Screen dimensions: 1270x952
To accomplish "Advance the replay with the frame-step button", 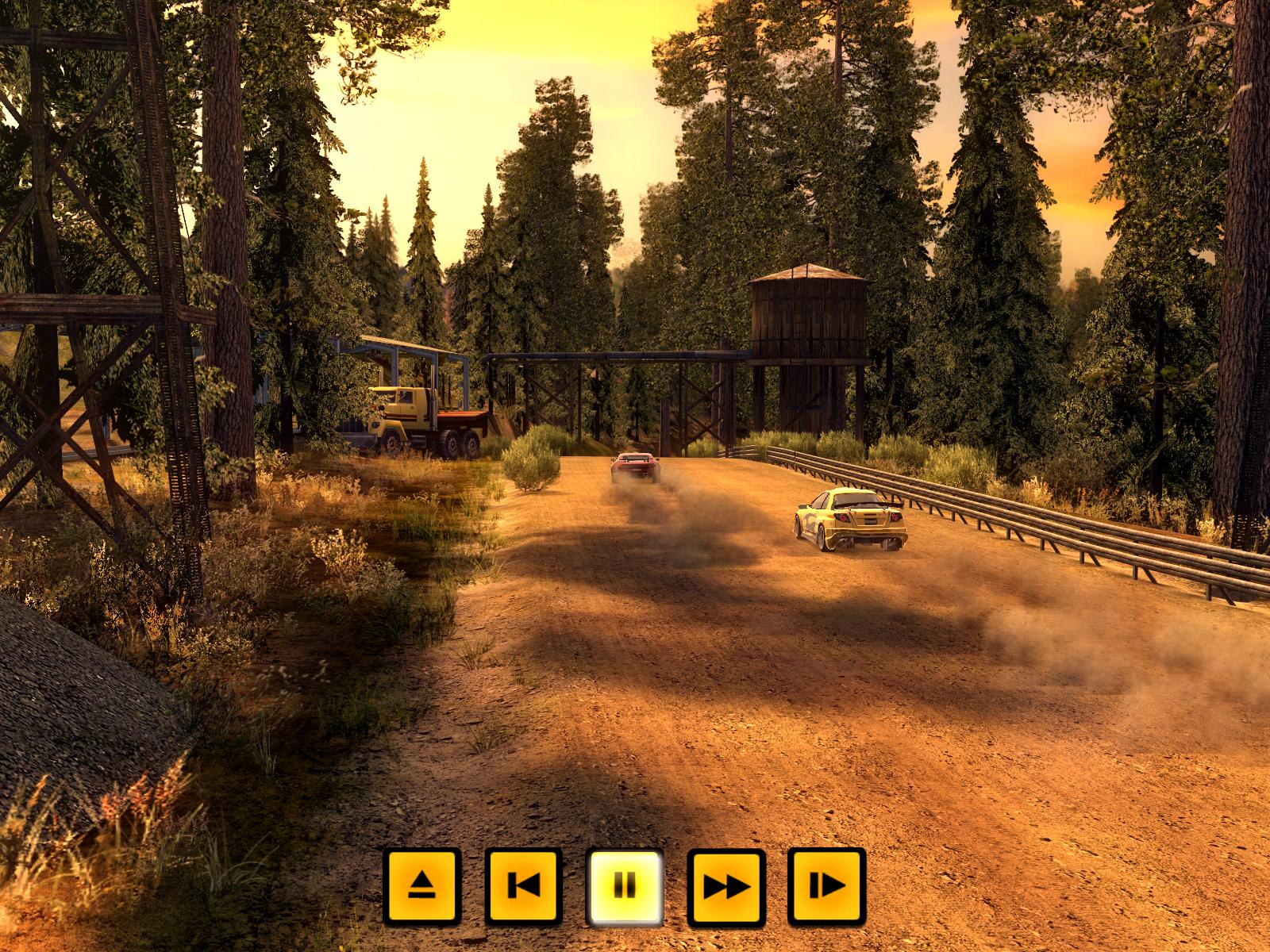I will coord(826,886).
